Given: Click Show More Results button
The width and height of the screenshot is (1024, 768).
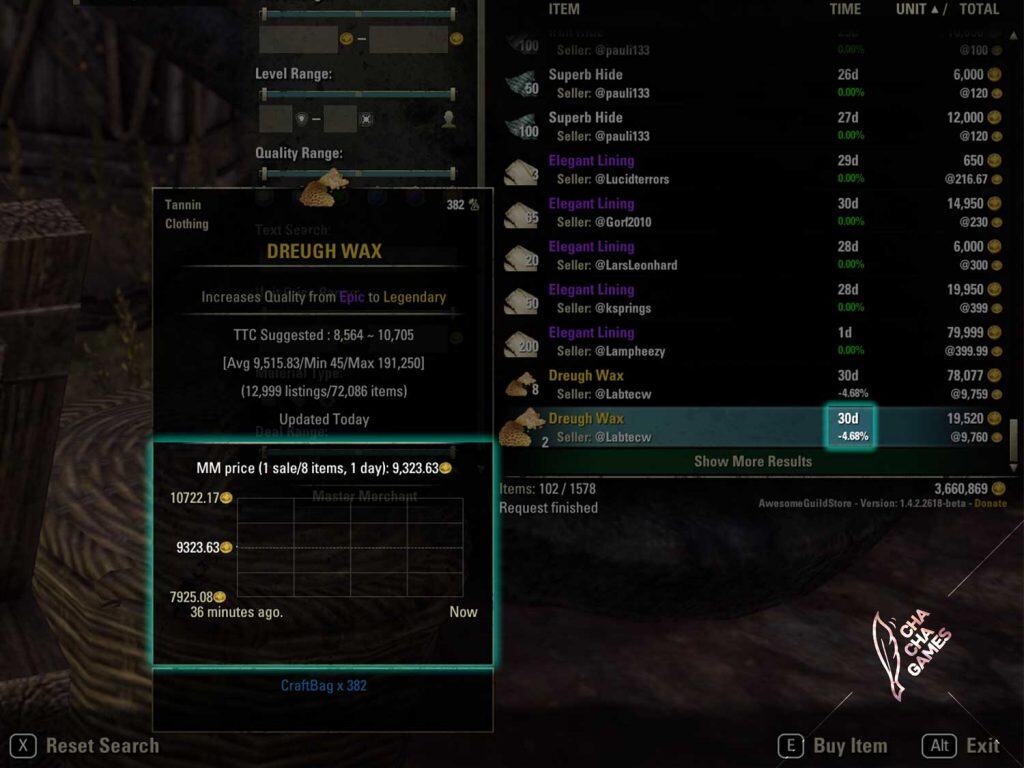Looking at the screenshot, I should point(752,461).
